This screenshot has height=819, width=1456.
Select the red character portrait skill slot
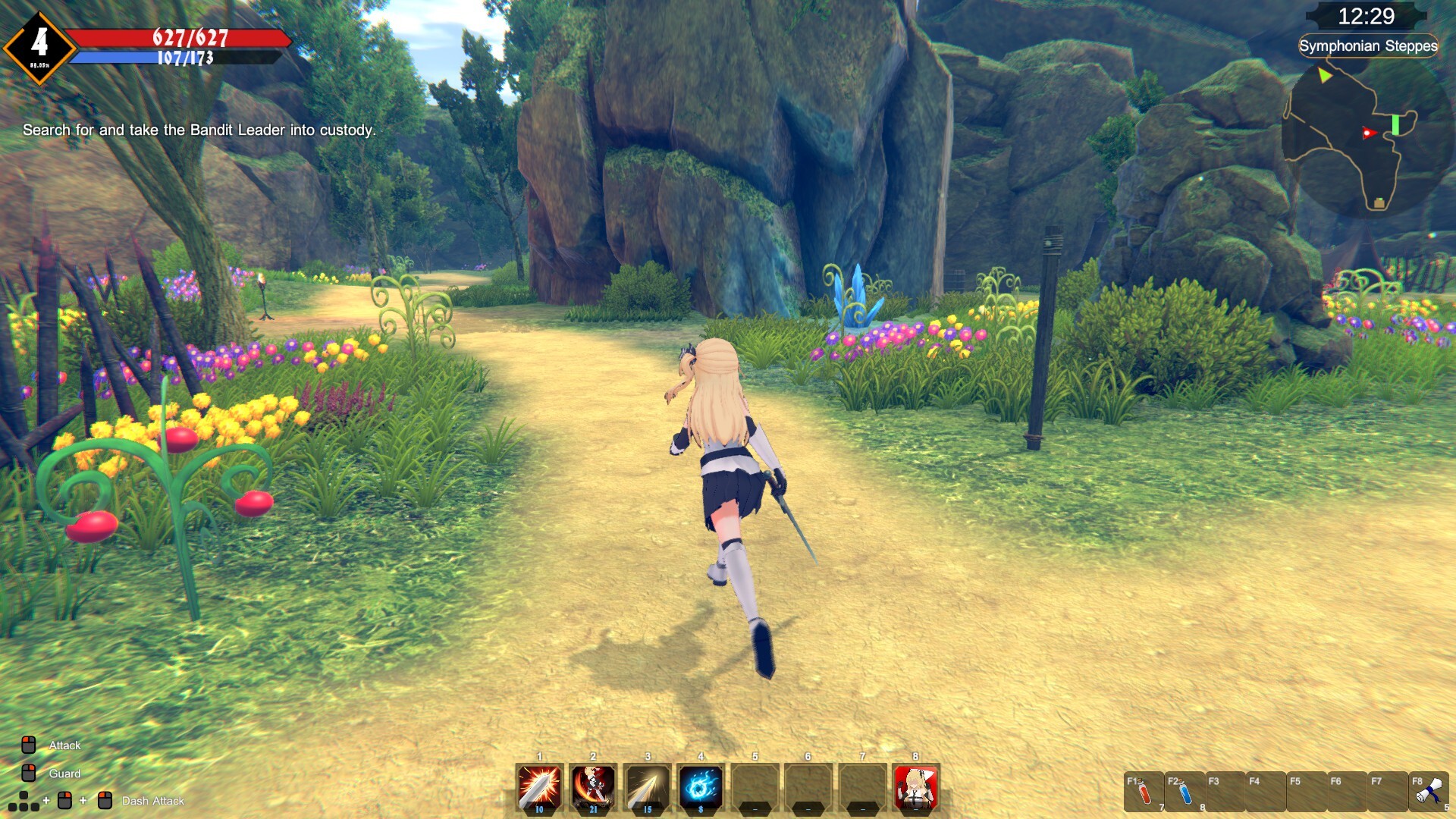pyautogui.click(x=915, y=787)
